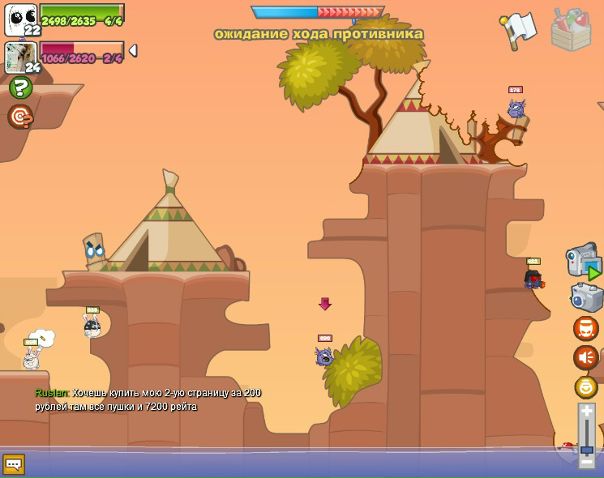Image resolution: width=604 pixels, height=478 pixels.
Task: Click the target with question mark icon
Action: pyautogui.click(x=20, y=117)
